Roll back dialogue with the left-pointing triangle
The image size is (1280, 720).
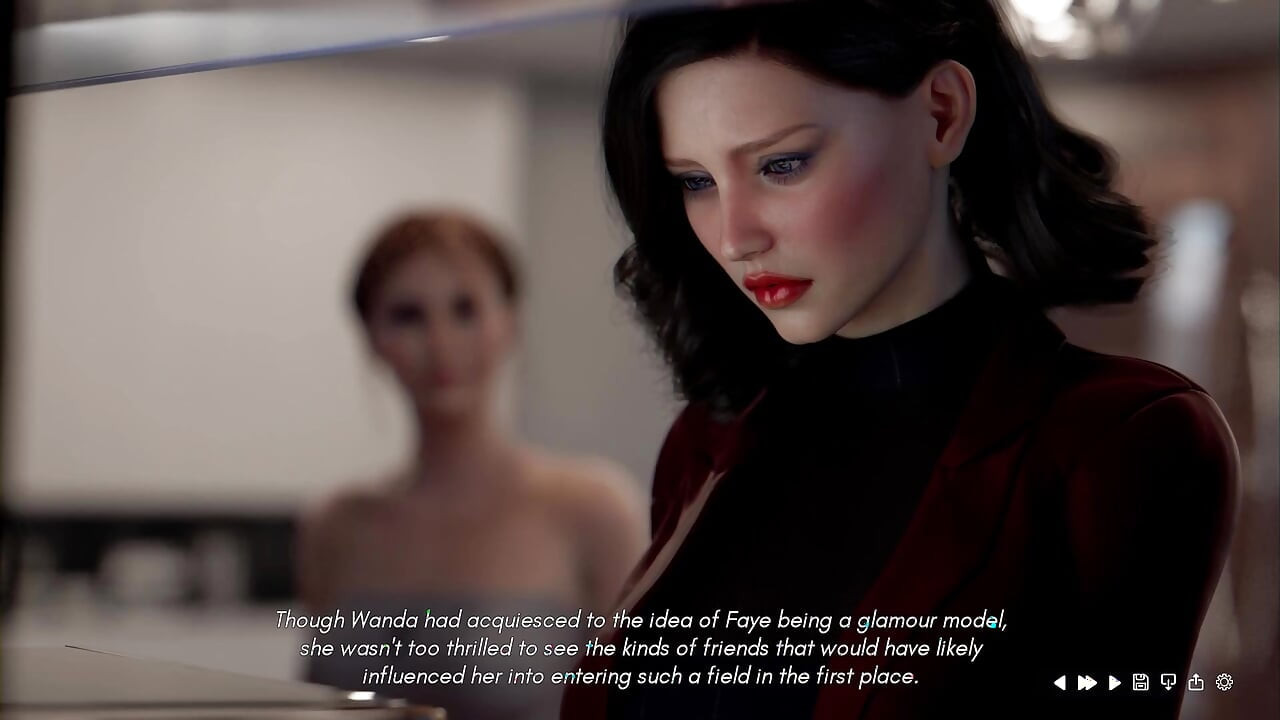[1063, 682]
